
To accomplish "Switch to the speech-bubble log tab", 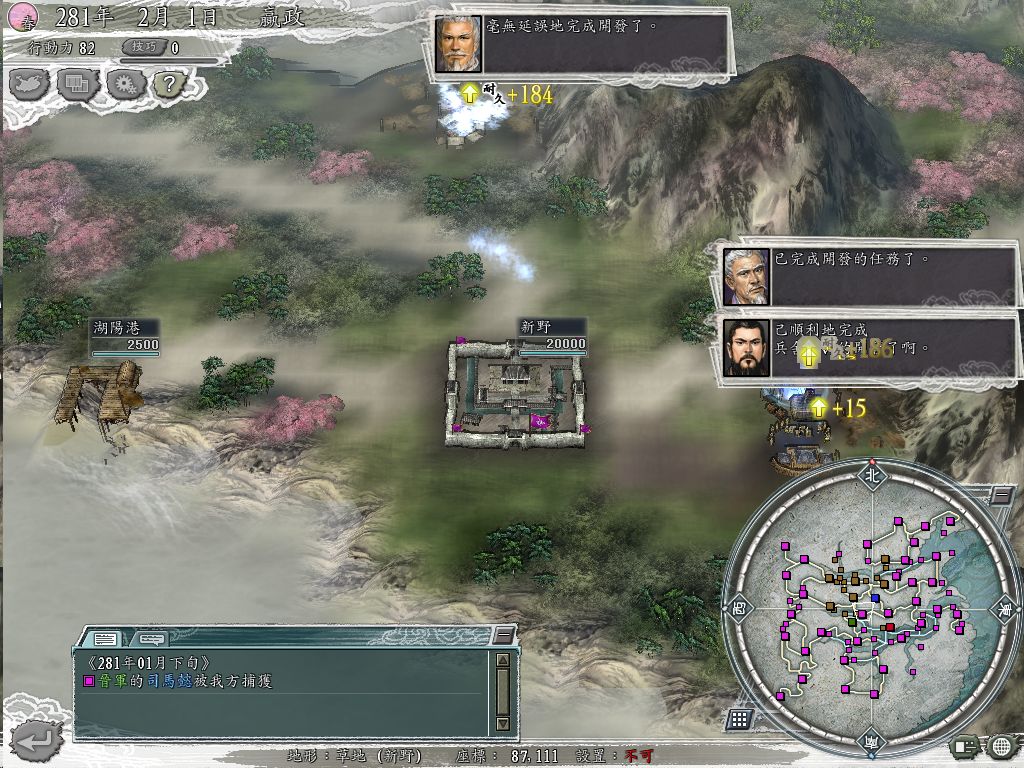I will [151, 637].
